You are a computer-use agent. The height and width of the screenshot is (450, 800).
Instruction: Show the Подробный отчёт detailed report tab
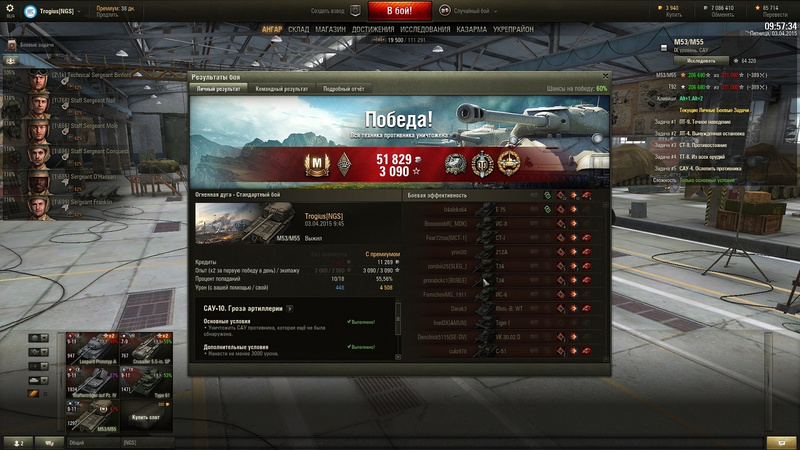coord(345,89)
